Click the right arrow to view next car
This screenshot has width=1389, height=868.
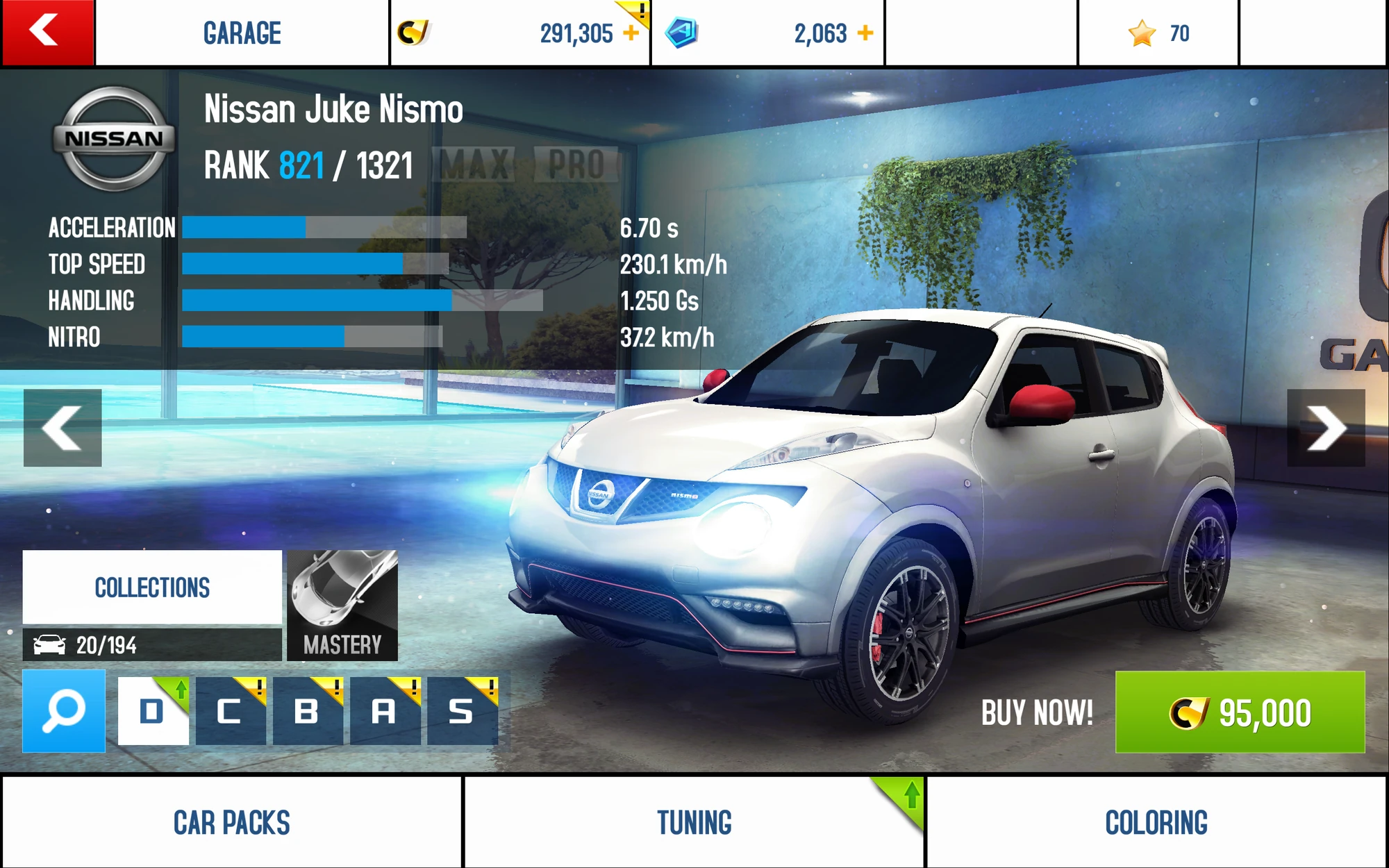1326,428
